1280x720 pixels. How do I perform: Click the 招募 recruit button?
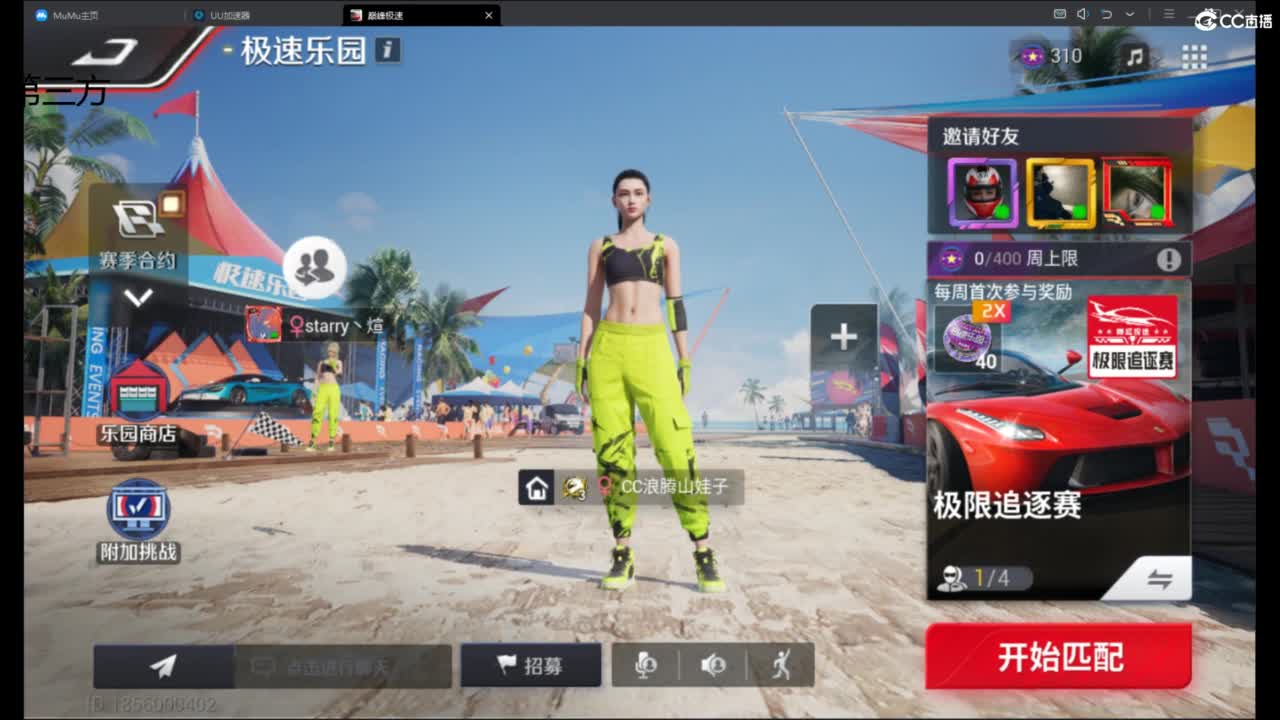click(531, 665)
